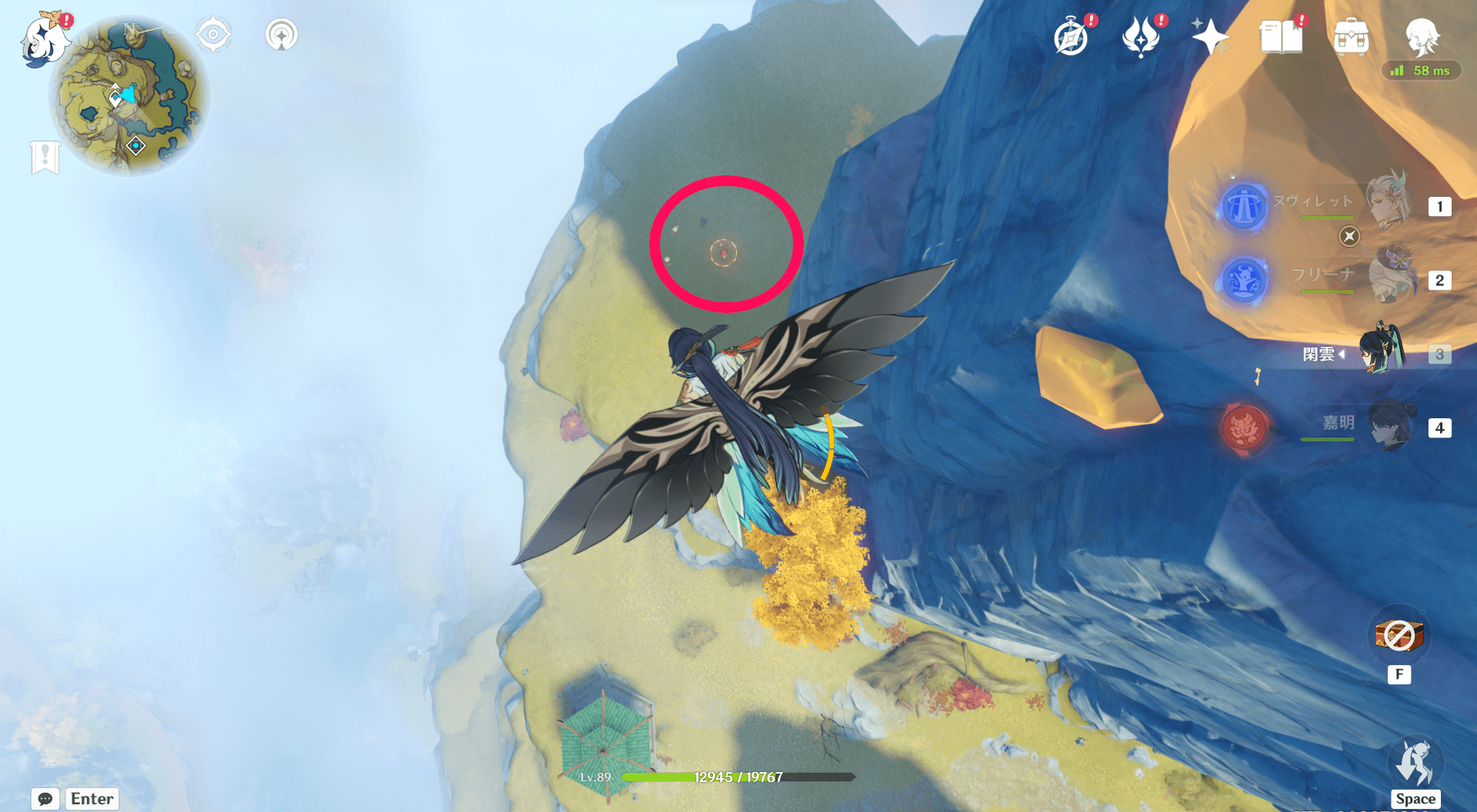
Task: Click the broadcast signal icon near the minimap
Action: point(280,35)
